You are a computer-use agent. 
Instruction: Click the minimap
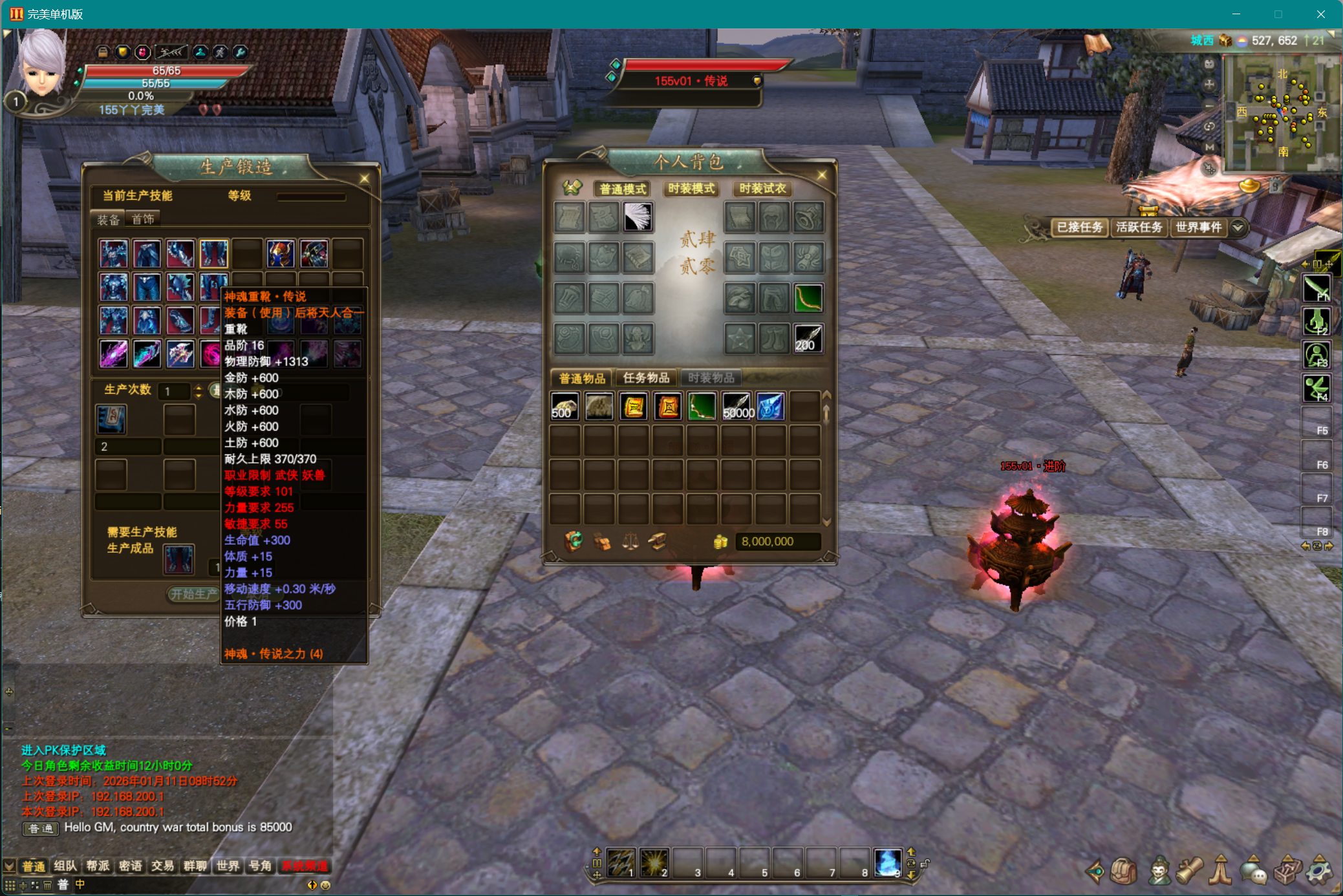pyautogui.click(x=1280, y=114)
